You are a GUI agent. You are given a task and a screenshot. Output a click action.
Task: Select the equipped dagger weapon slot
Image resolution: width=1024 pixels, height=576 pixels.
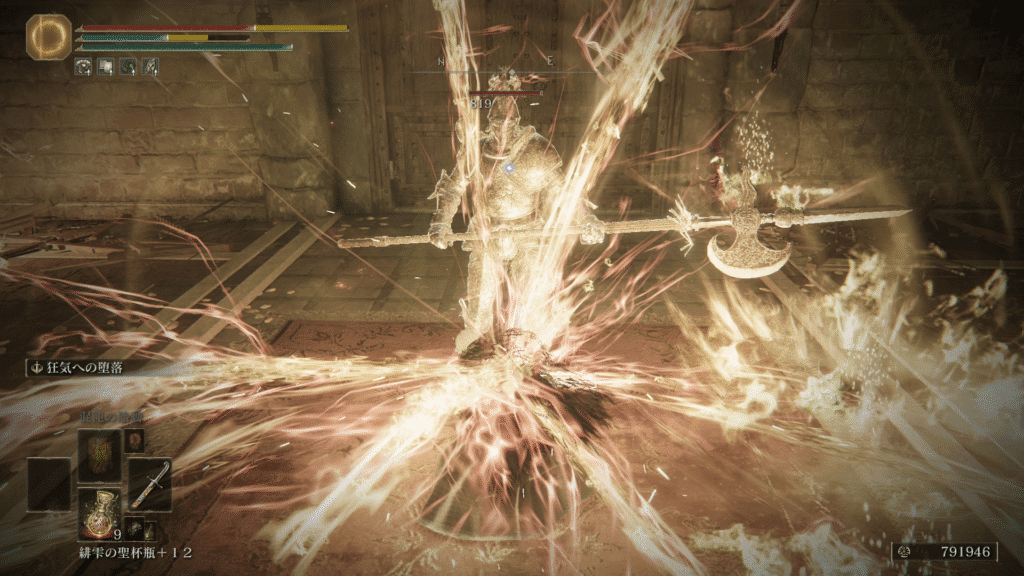pyautogui.click(x=149, y=485)
